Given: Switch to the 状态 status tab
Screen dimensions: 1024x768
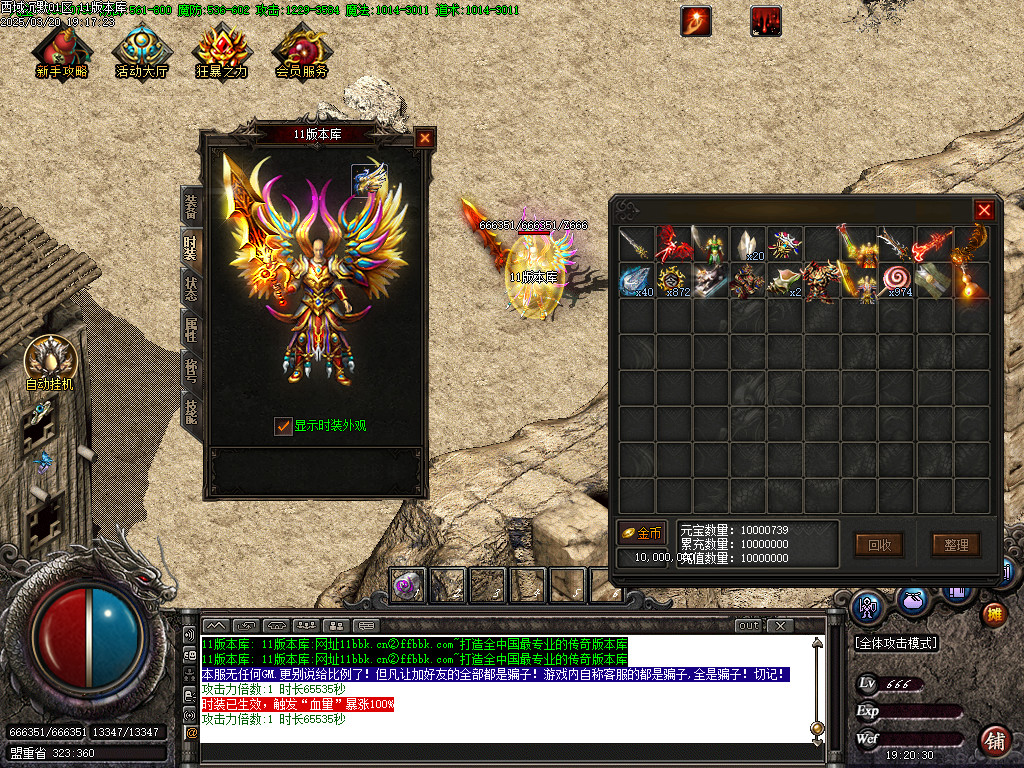Looking at the screenshot, I should (x=190, y=289).
